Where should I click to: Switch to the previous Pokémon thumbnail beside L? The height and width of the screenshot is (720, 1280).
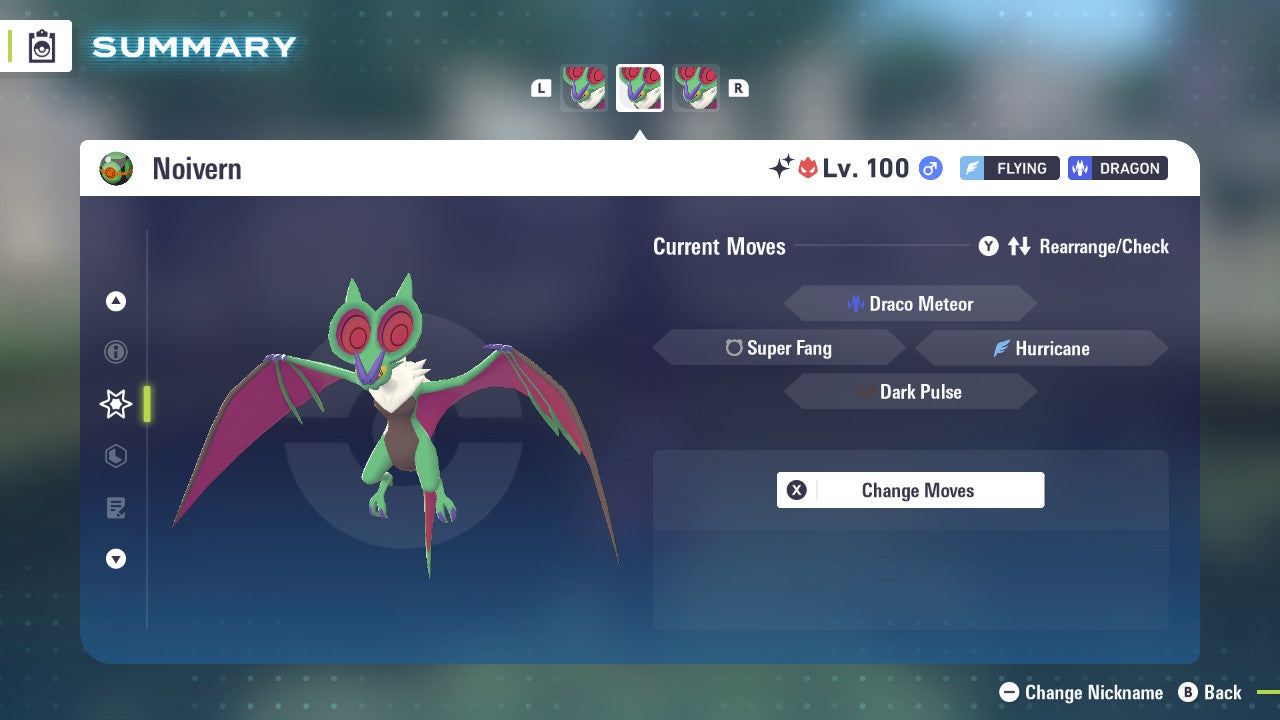coord(584,87)
